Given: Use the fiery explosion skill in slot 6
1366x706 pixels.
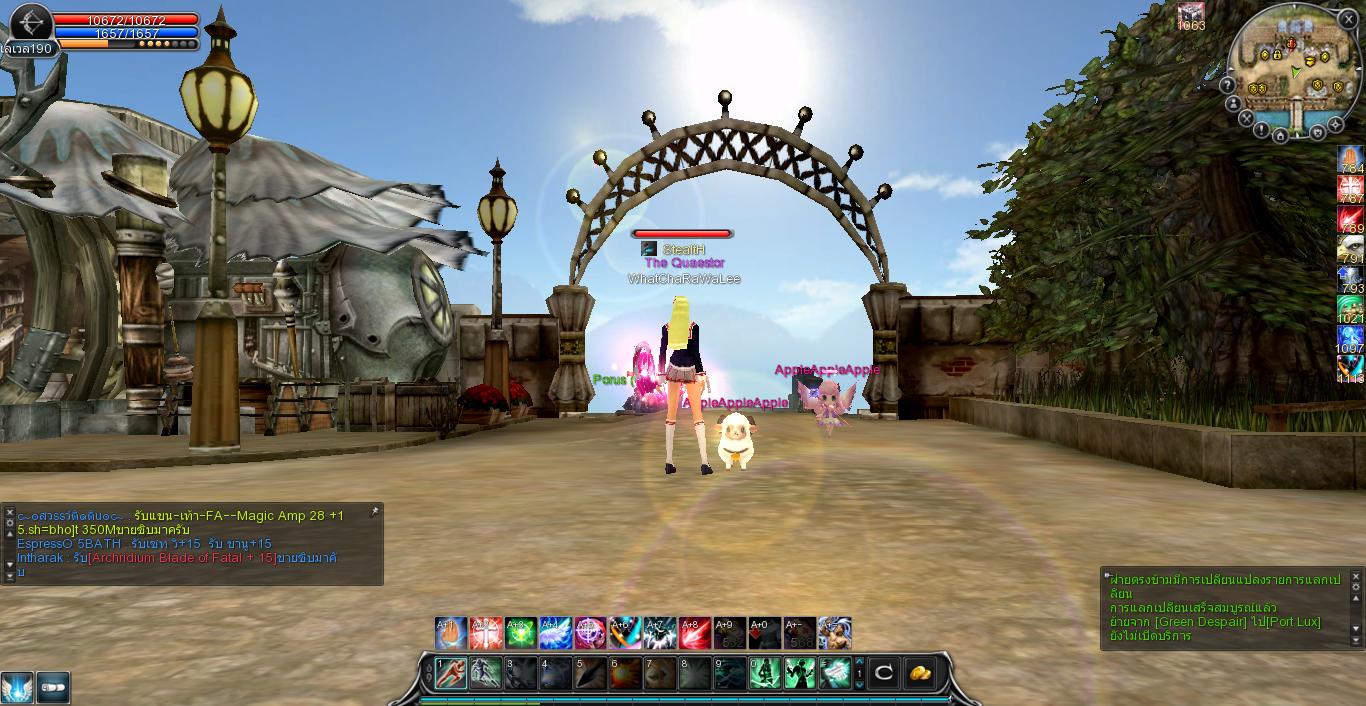Looking at the screenshot, I should tap(625, 673).
